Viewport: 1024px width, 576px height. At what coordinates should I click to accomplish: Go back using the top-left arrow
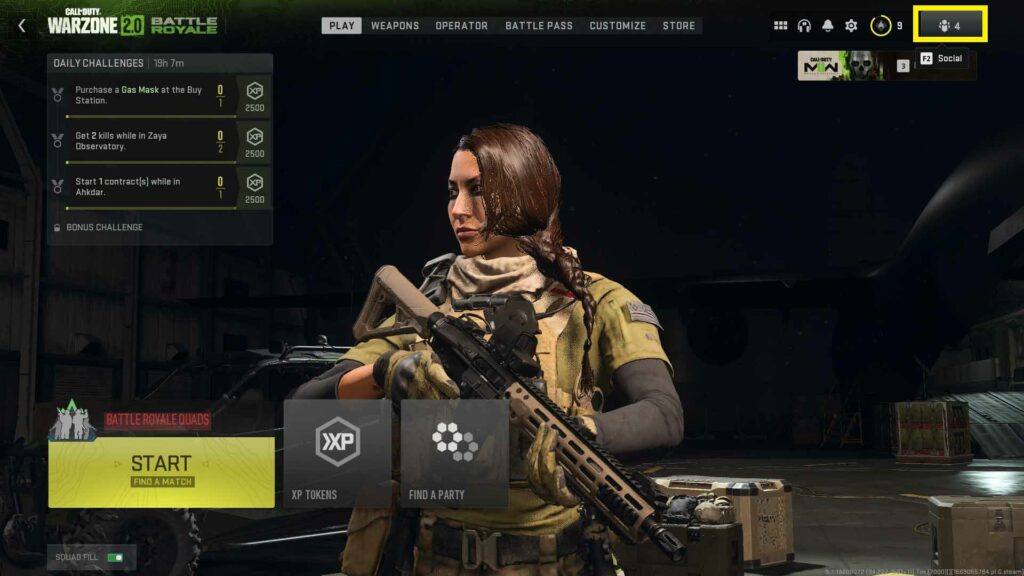coord(22,26)
